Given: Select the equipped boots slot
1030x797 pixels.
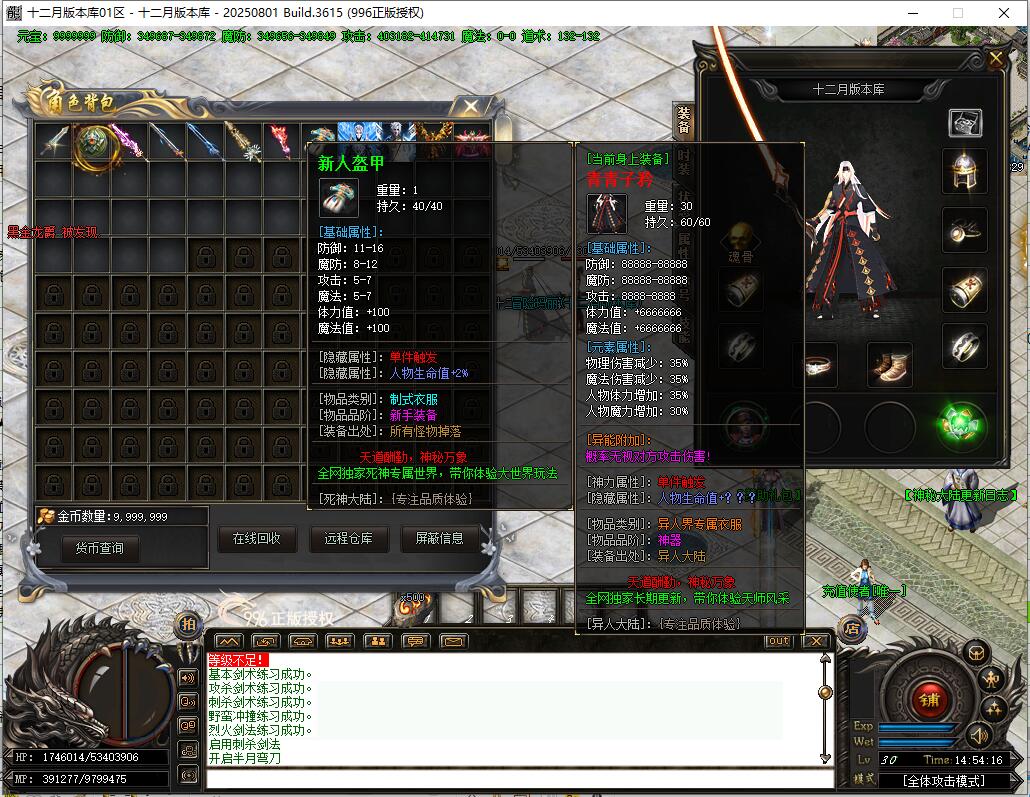Looking at the screenshot, I should (x=888, y=366).
